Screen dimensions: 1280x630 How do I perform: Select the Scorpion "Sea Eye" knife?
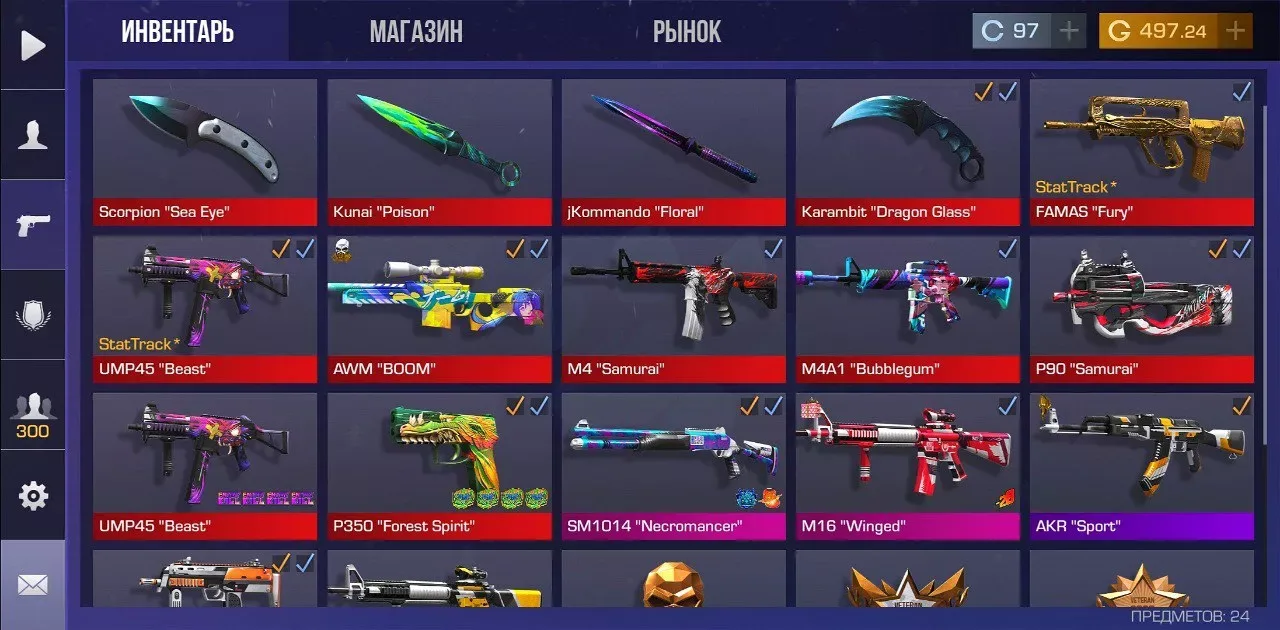[205, 152]
